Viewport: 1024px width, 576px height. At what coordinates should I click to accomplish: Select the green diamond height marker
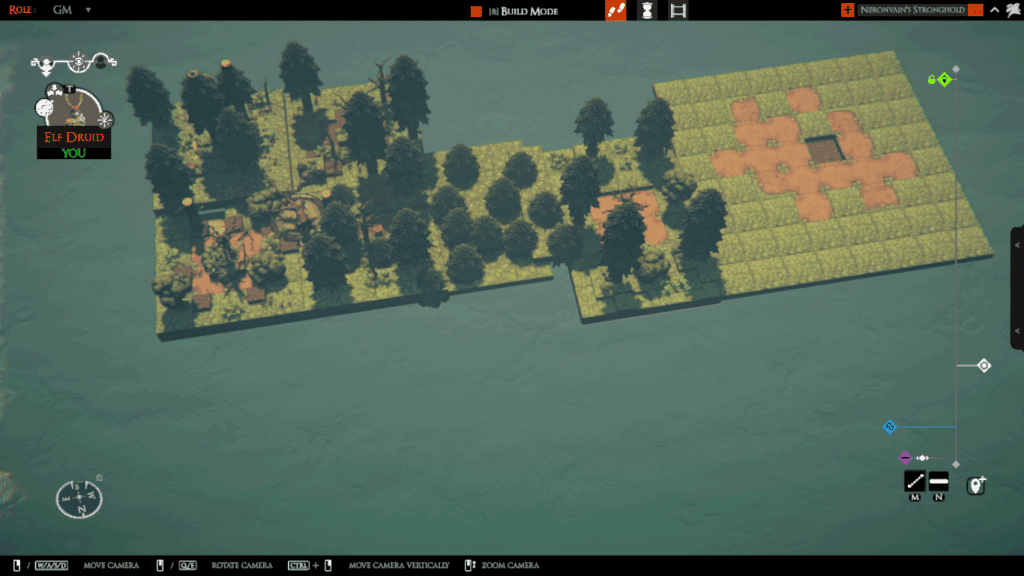(x=944, y=79)
